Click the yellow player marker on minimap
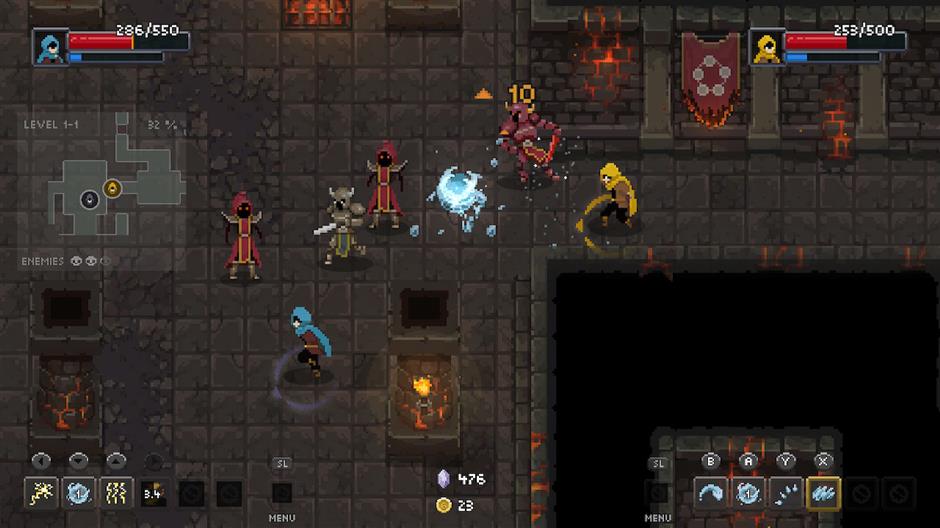The image size is (940, 528). (112, 187)
